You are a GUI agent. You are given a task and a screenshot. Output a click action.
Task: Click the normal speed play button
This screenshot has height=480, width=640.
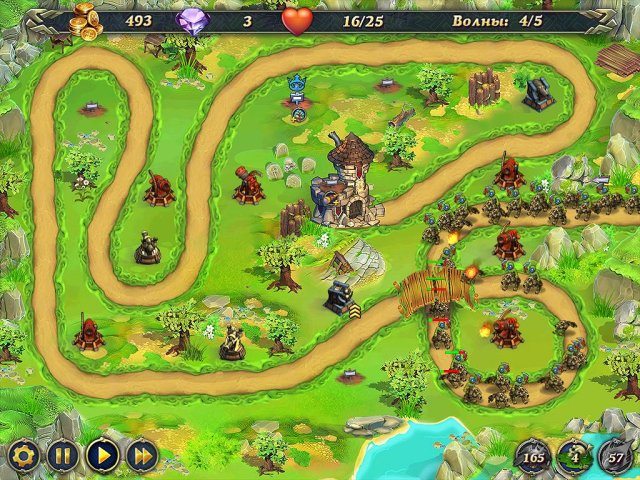click(101, 456)
